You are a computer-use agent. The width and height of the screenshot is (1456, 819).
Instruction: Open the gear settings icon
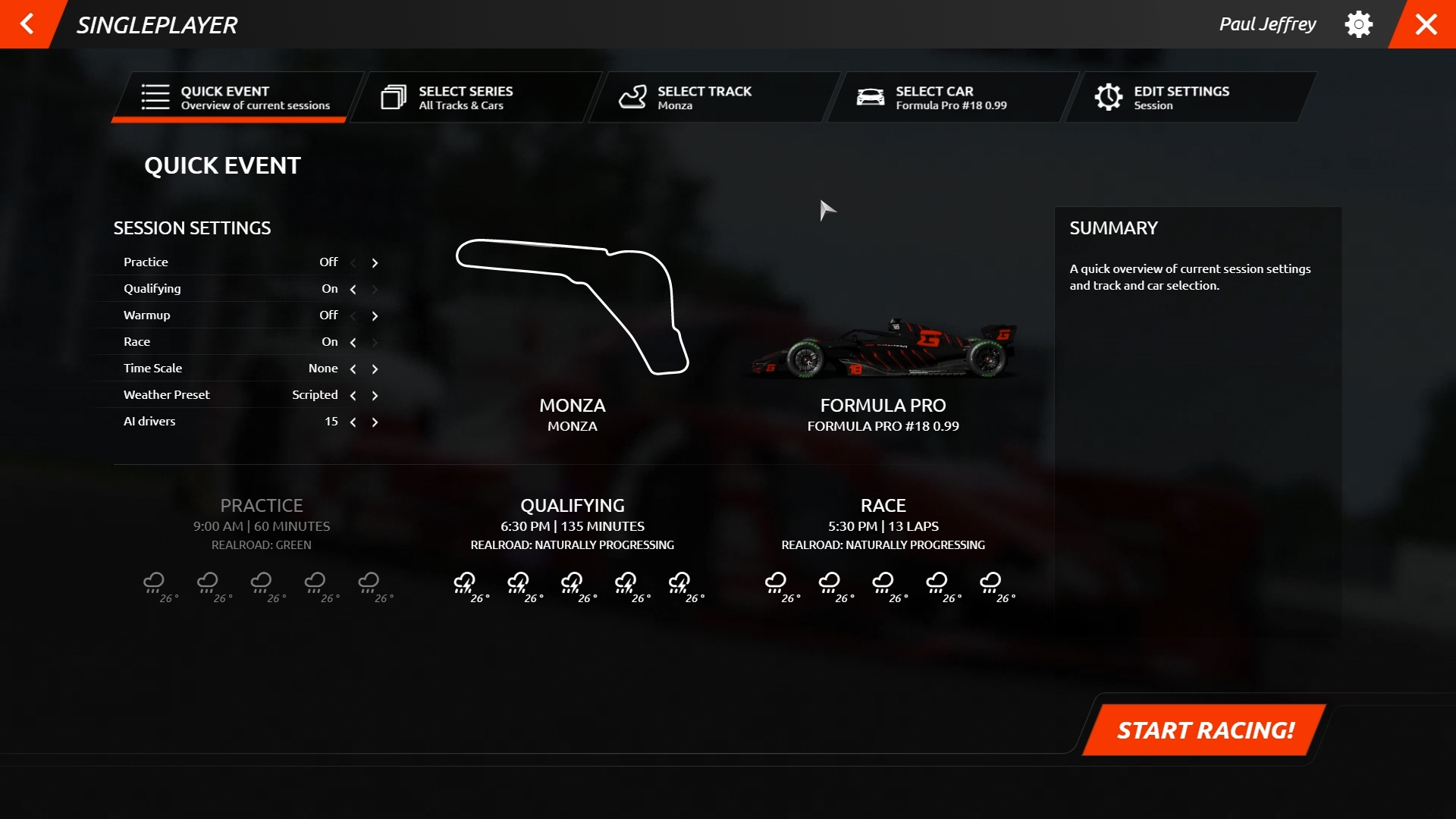[x=1358, y=24]
